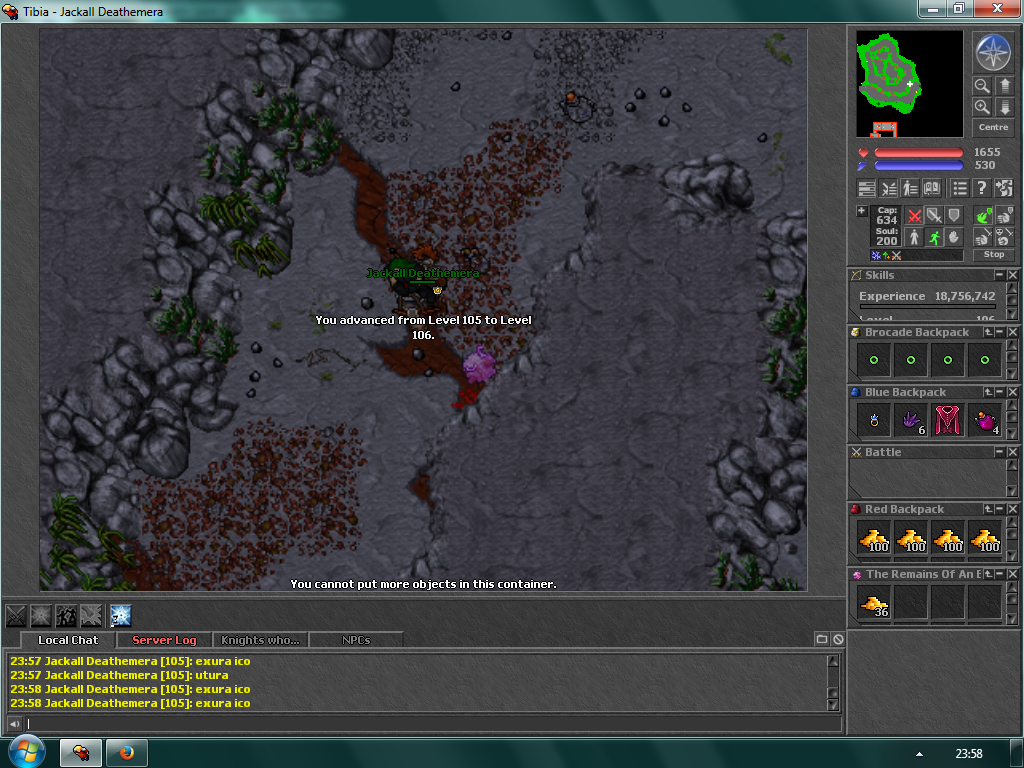This screenshot has width=1024, height=768.
Task: Close the Skills panel
Action: (x=1013, y=275)
